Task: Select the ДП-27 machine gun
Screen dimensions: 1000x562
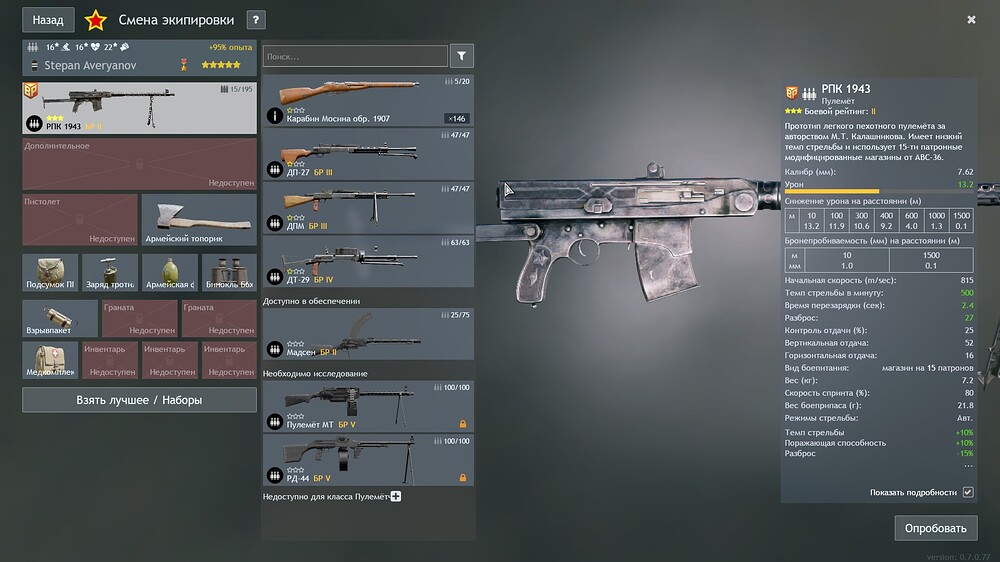Action: [x=367, y=155]
